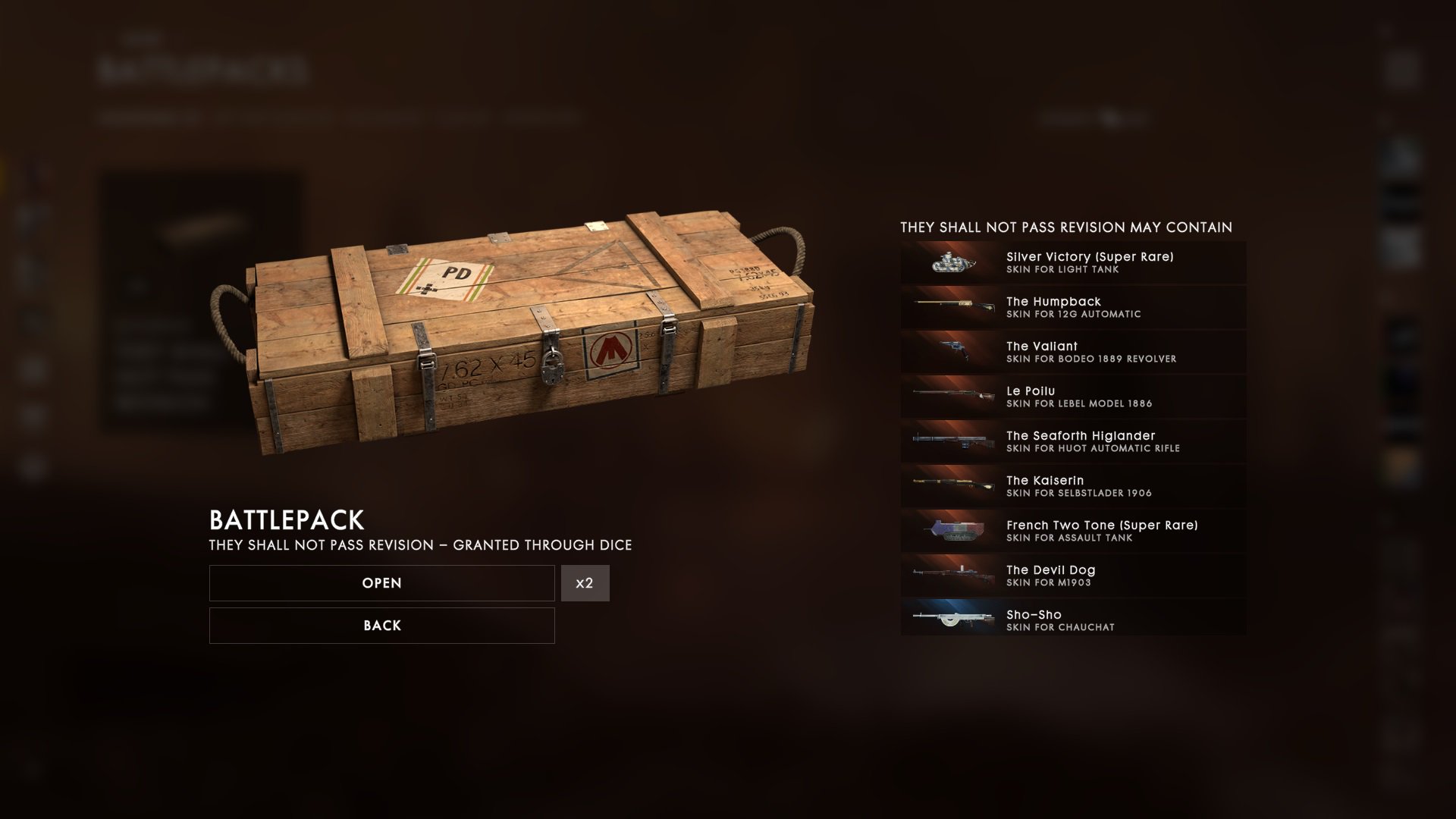Open the Battlepack
Screen dimensions: 1456x819
[x=381, y=583]
